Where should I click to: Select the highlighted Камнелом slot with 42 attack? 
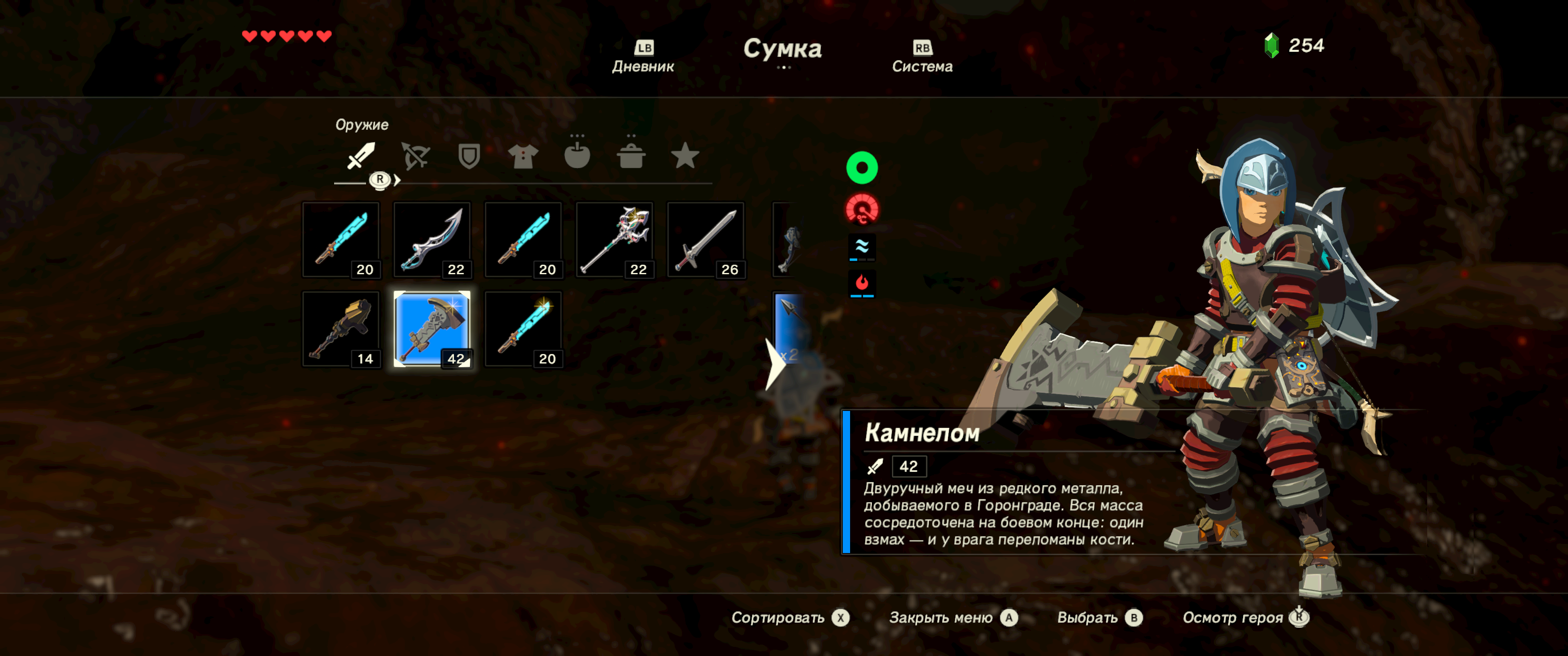tap(432, 329)
